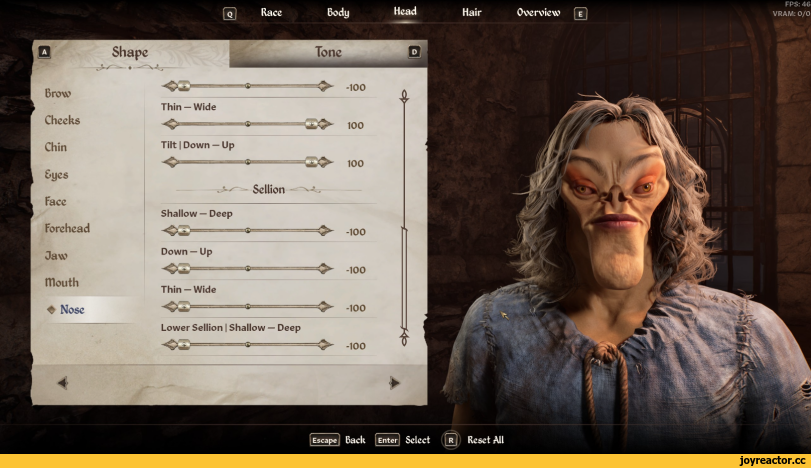Screen dimensions: 811x468
Task: Go to the Hair section
Action: [471, 13]
